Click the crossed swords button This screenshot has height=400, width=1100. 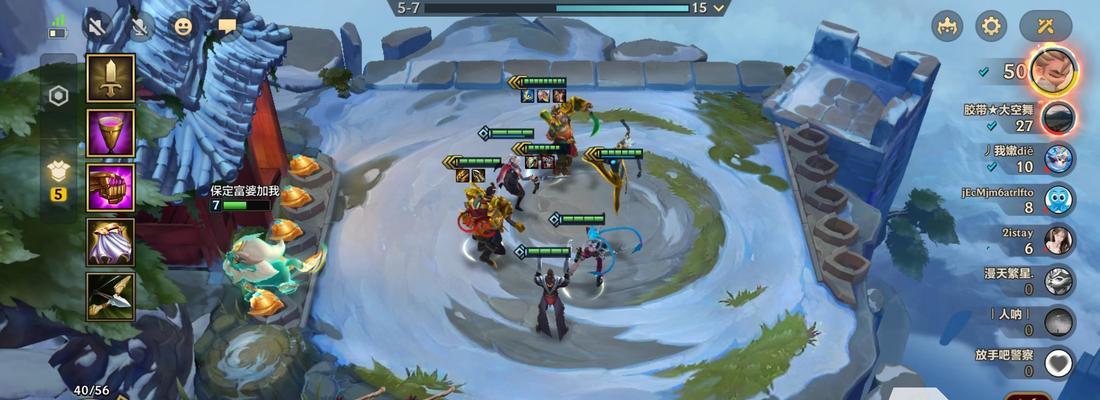click(x=1046, y=26)
